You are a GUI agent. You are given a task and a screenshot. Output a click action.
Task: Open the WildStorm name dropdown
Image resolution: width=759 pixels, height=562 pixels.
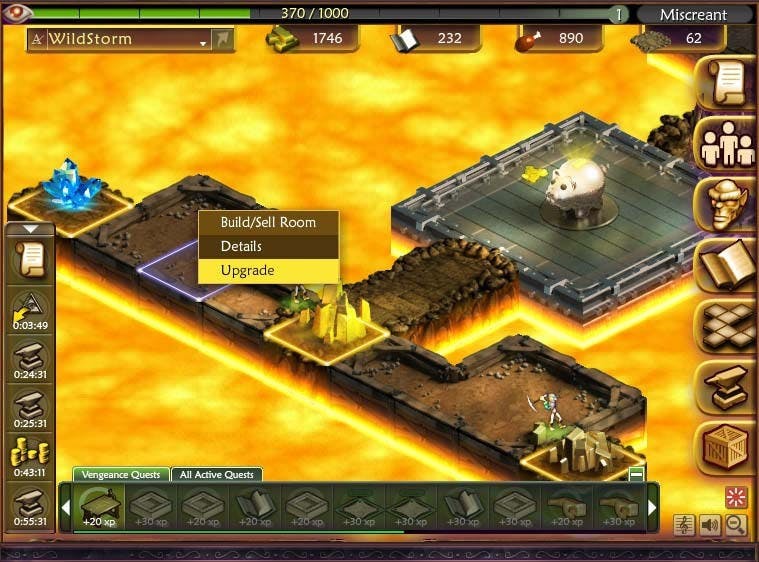pyautogui.click(x=203, y=40)
